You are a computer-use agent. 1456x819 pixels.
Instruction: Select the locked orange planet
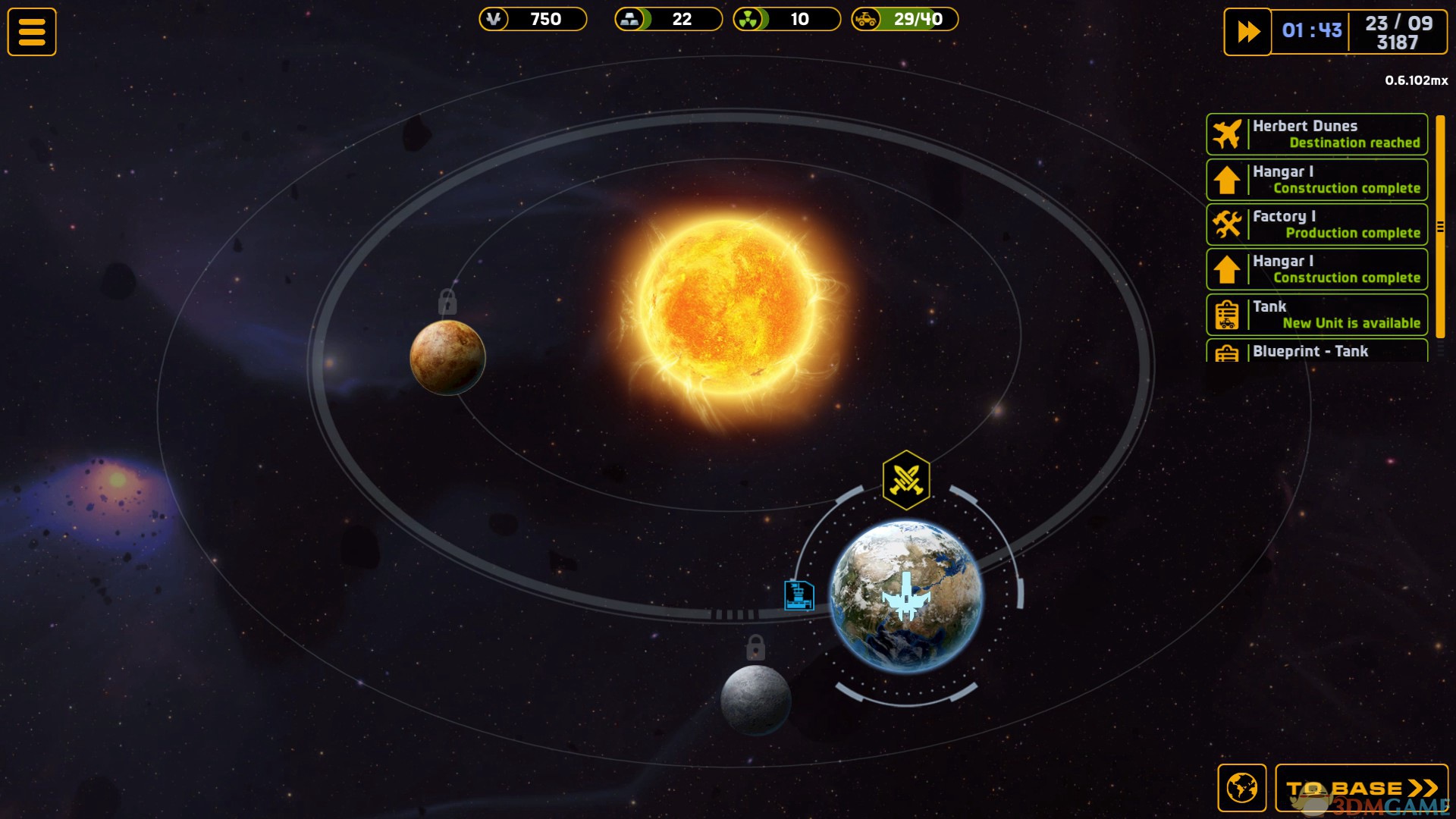(x=447, y=357)
